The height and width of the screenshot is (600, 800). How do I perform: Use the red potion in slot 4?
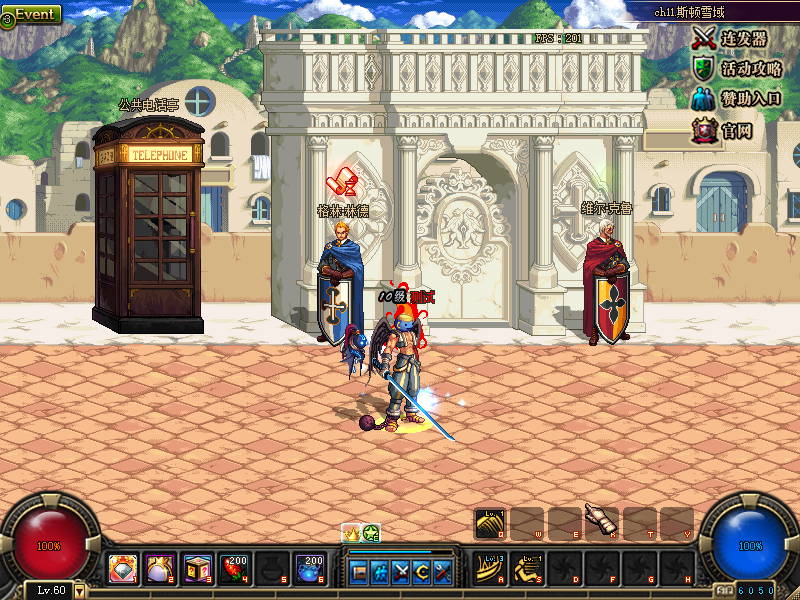[234, 569]
